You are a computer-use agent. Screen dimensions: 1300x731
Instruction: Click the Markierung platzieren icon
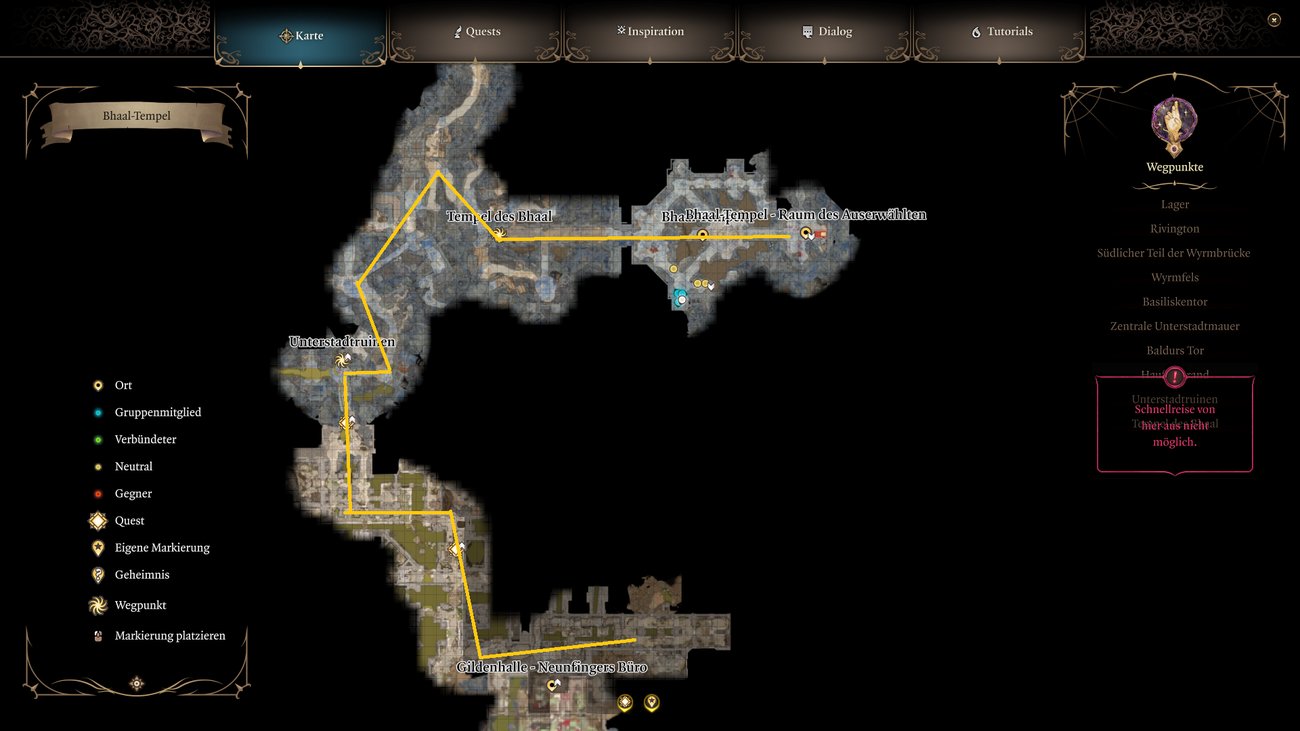(97, 635)
